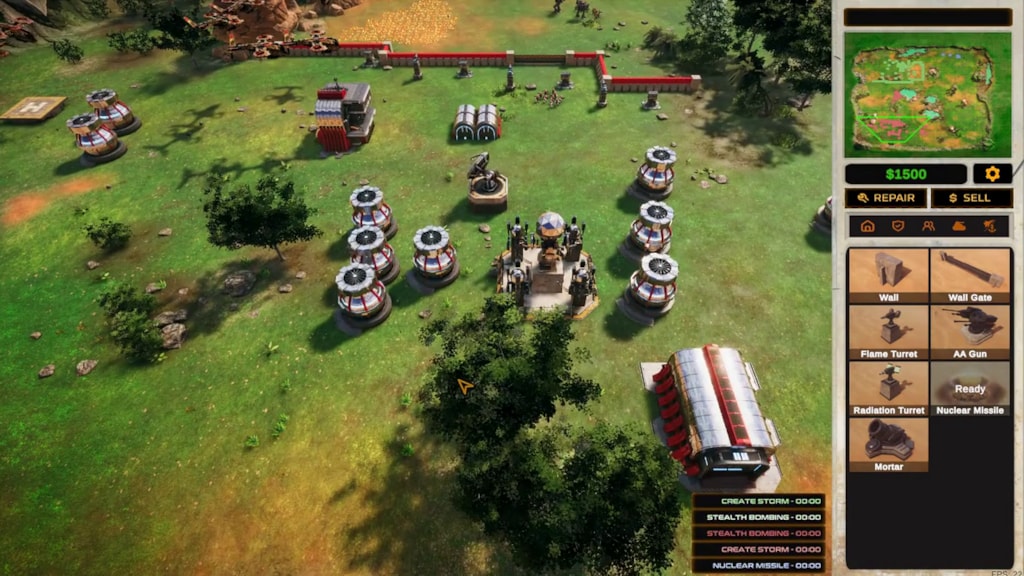Select the Flame Turret to build

click(x=888, y=331)
